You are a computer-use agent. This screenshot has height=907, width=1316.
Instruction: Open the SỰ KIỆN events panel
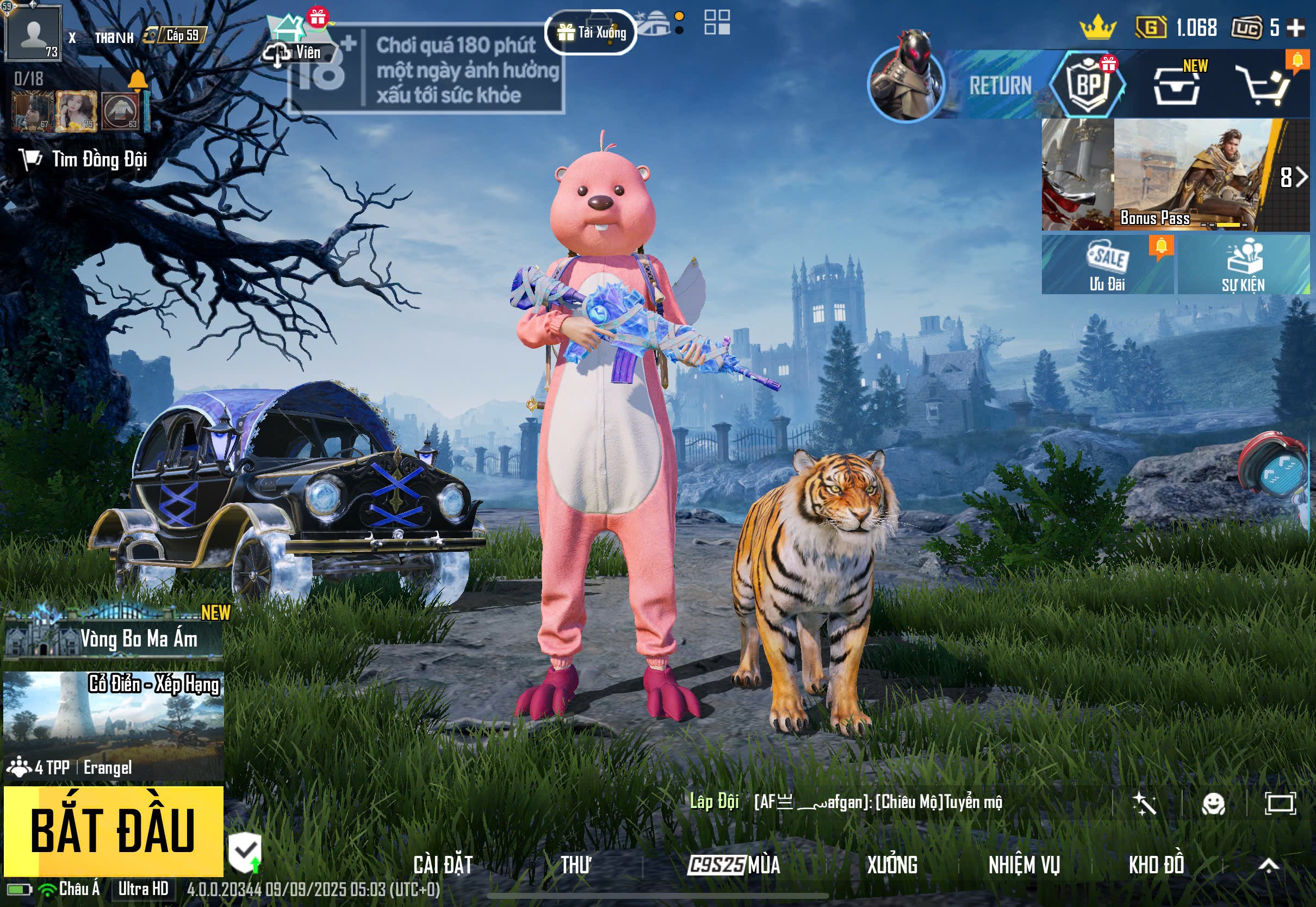[x=1243, y=265]
